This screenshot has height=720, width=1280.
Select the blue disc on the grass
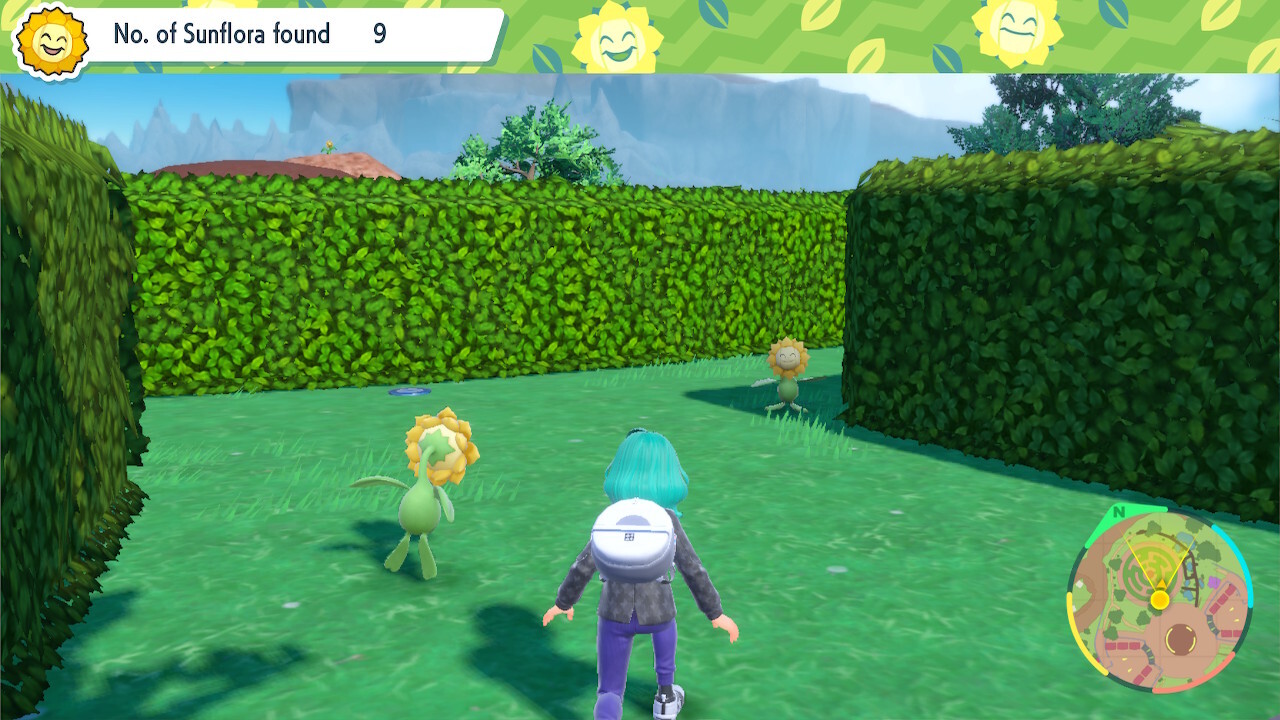coord(410,390)
